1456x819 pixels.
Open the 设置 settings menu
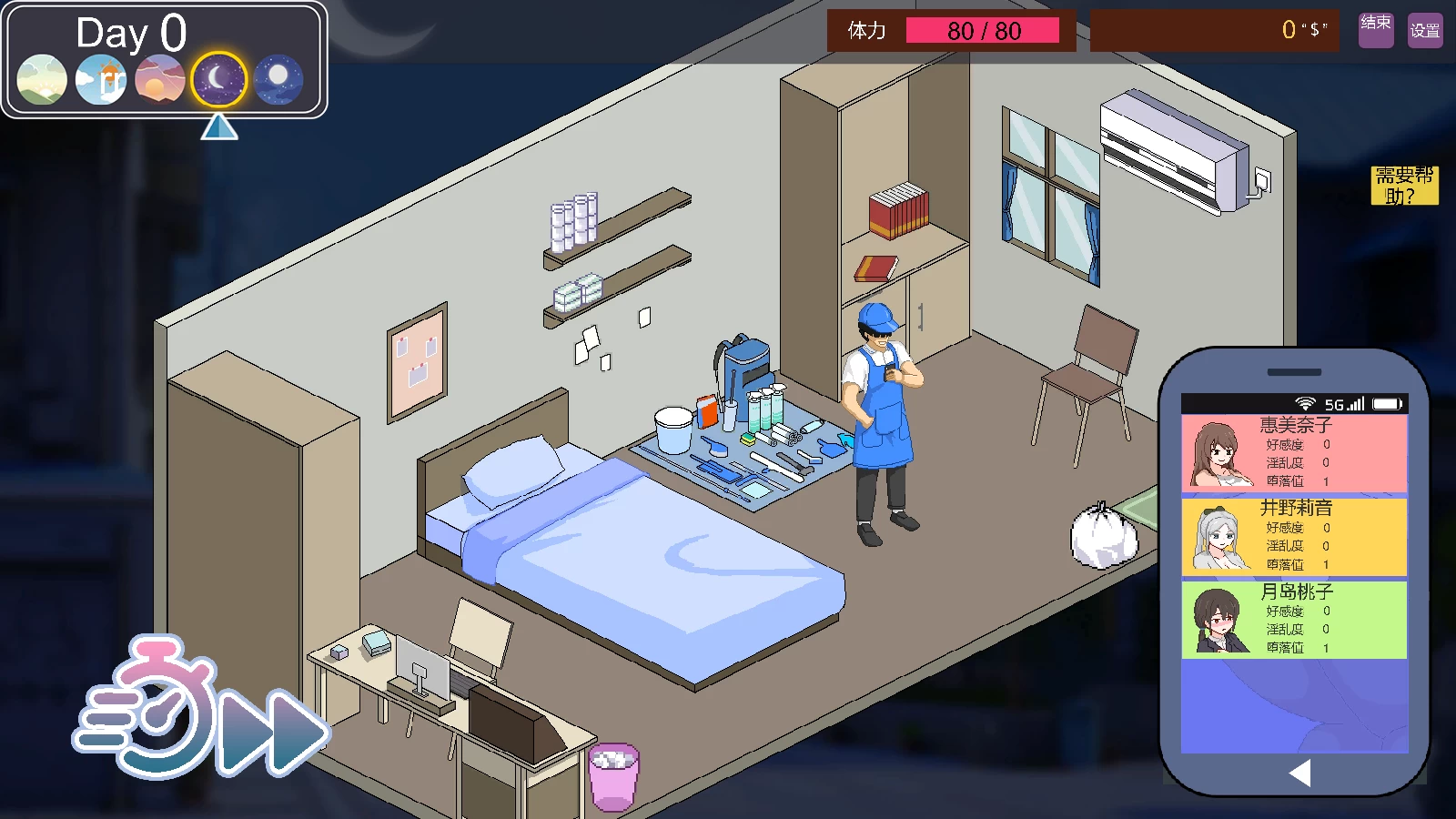(x=1425, y=31)
